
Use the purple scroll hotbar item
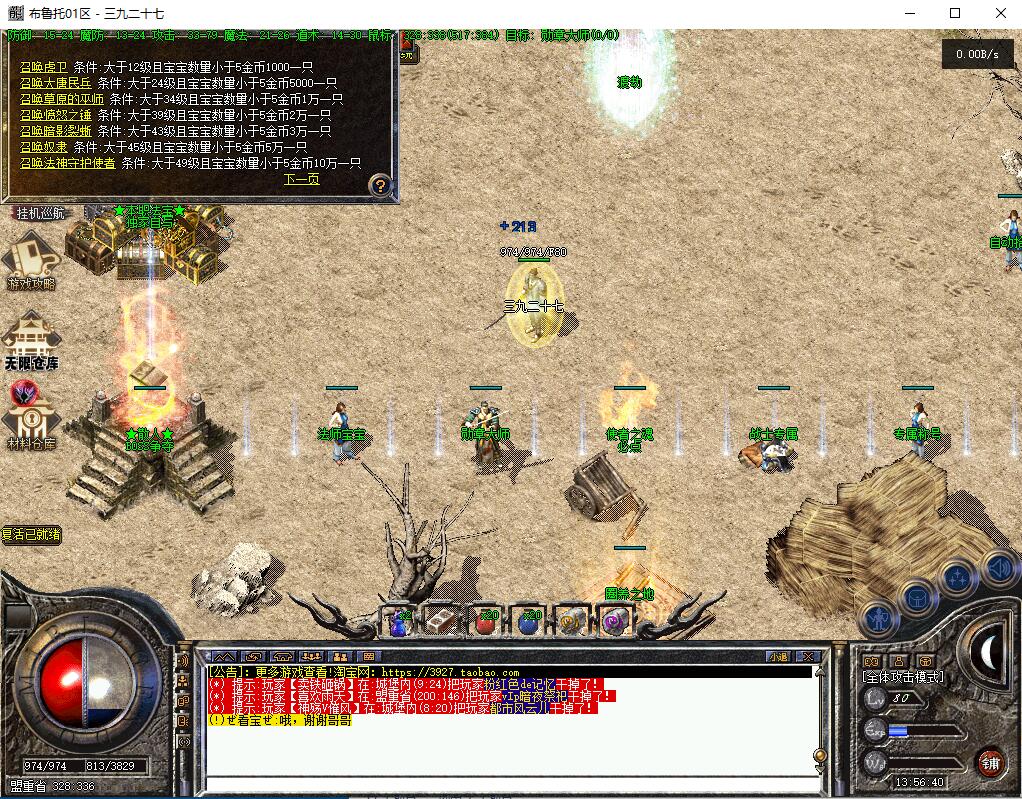click(614, 621)
